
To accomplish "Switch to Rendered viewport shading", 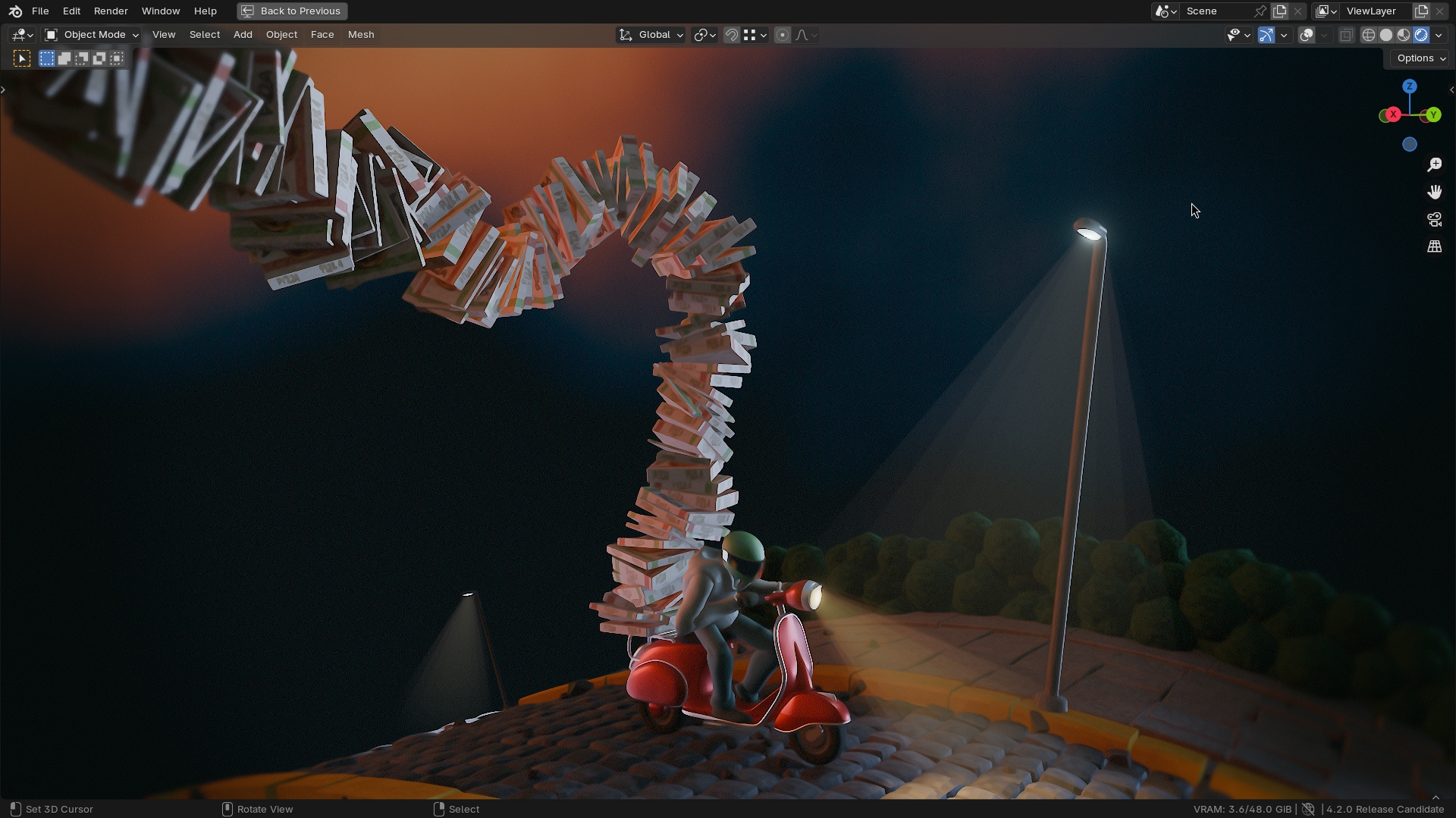I will click(x=1419, y=35).
